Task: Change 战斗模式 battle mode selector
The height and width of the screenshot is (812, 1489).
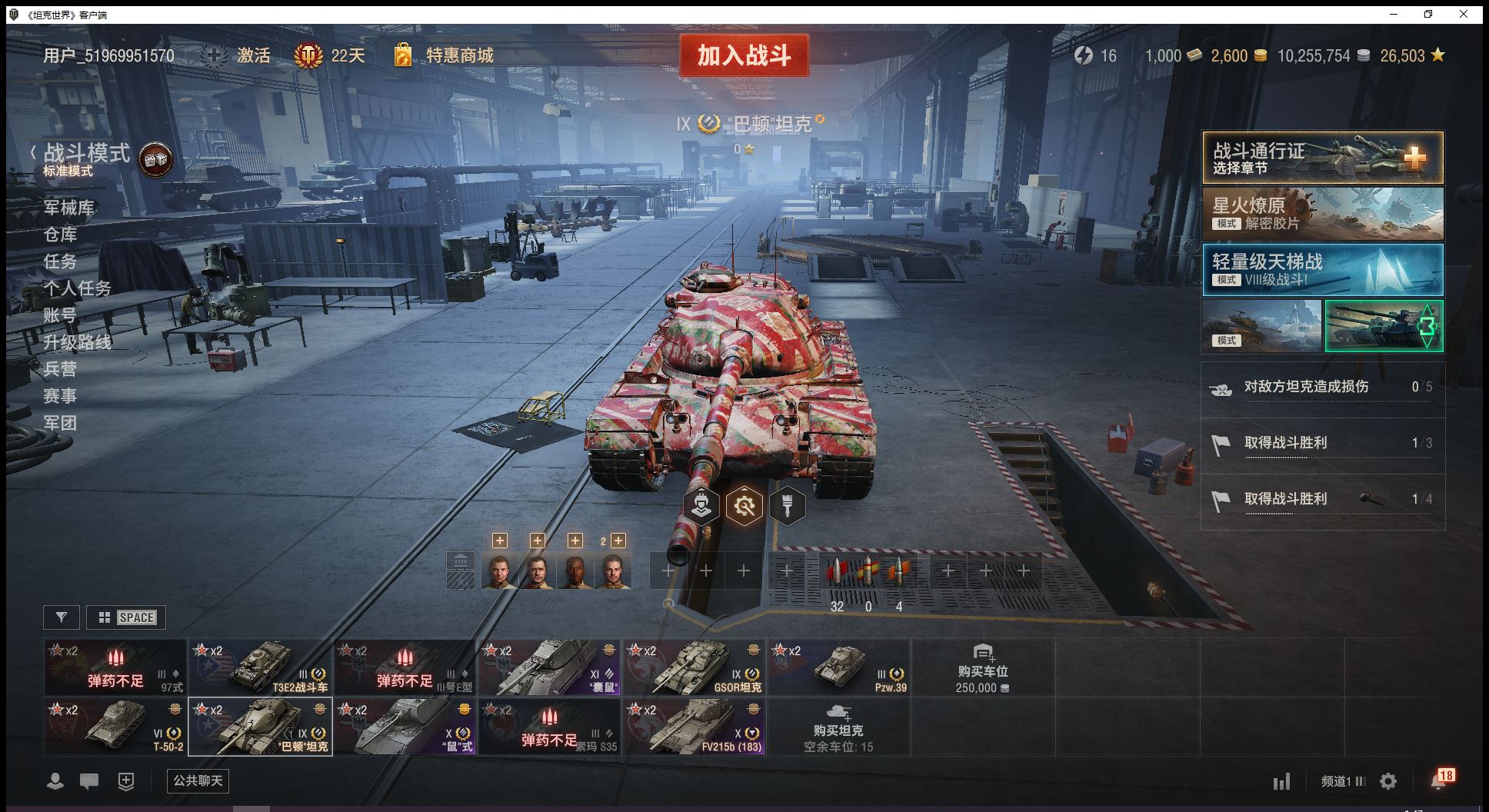Action: (86, 154)
